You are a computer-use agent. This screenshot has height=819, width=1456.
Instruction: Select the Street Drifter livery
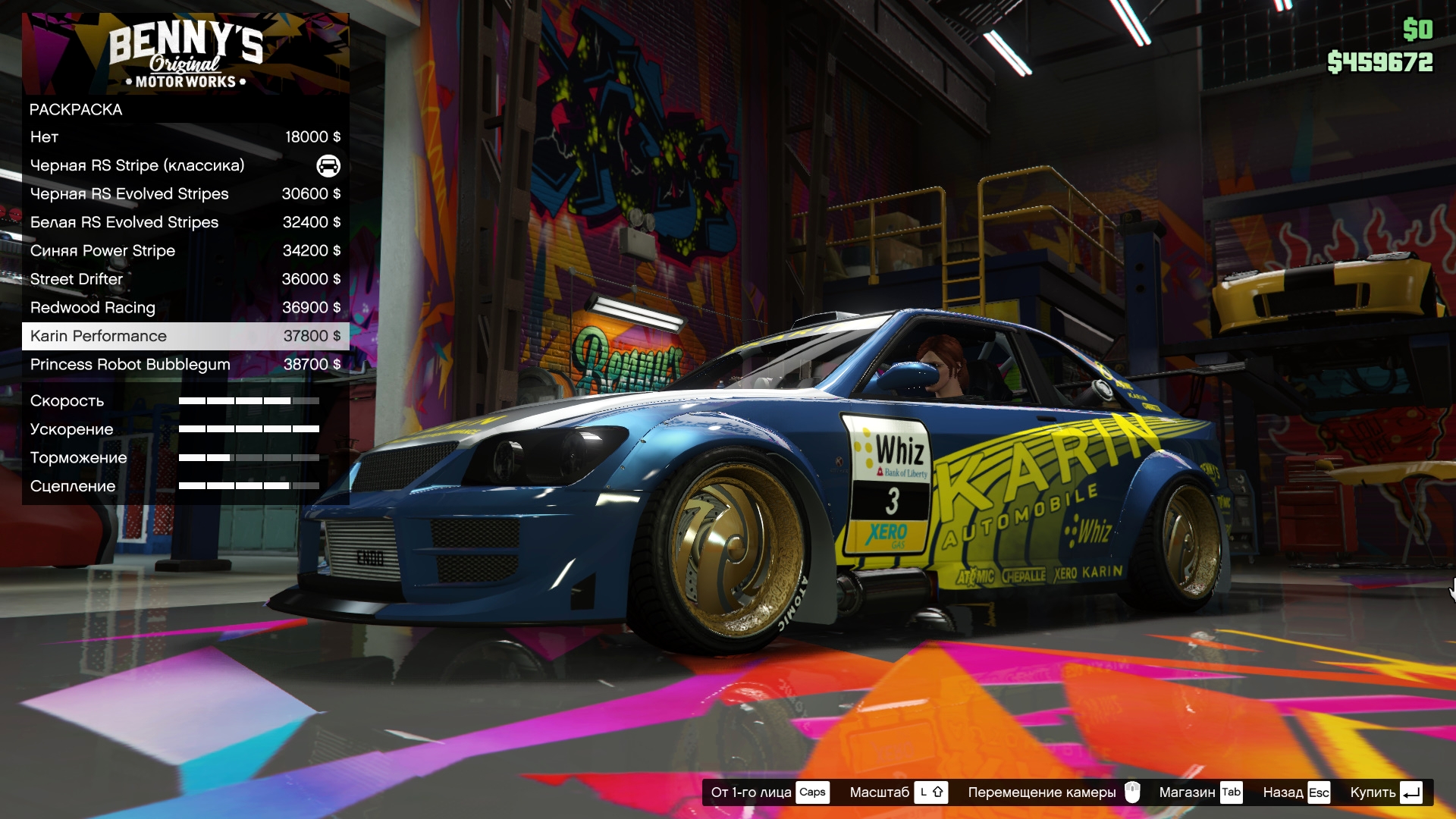point(185,279)
